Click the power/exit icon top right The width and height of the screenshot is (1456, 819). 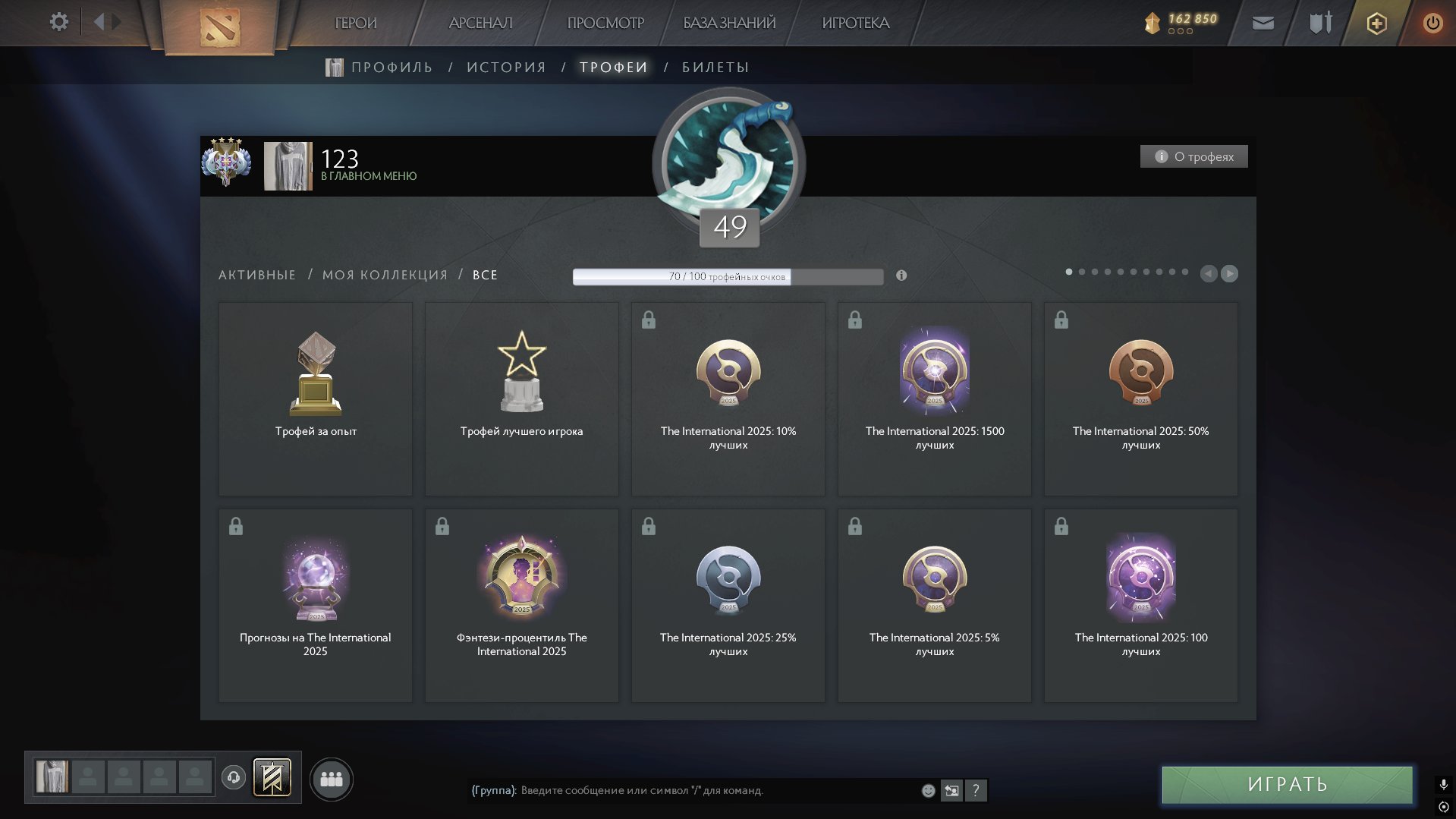pyautogui.click(x=1432, y=23)
